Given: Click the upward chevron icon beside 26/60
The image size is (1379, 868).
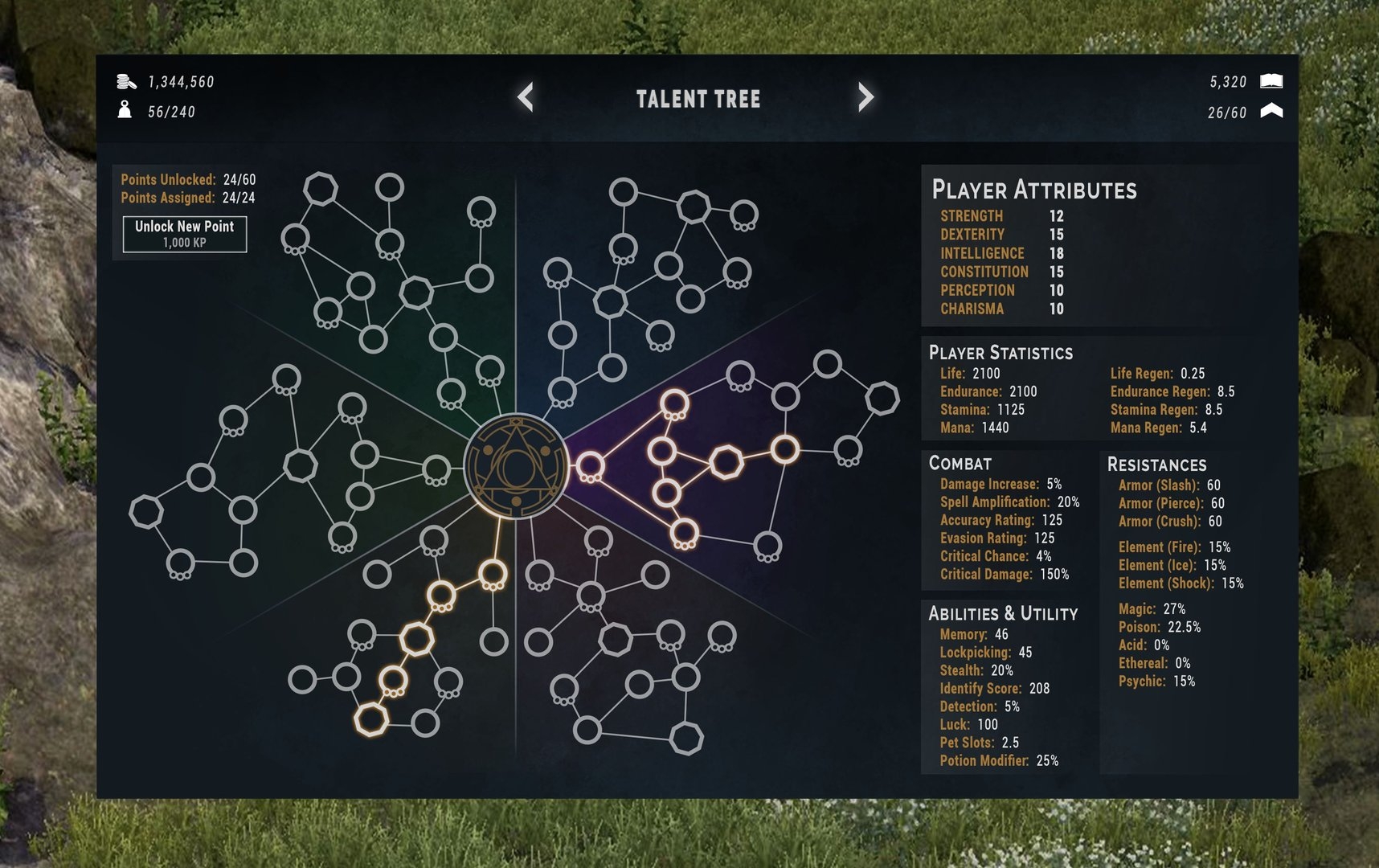Looking at the screenshot, I should pyautogui.click(x=1271, y=111).
